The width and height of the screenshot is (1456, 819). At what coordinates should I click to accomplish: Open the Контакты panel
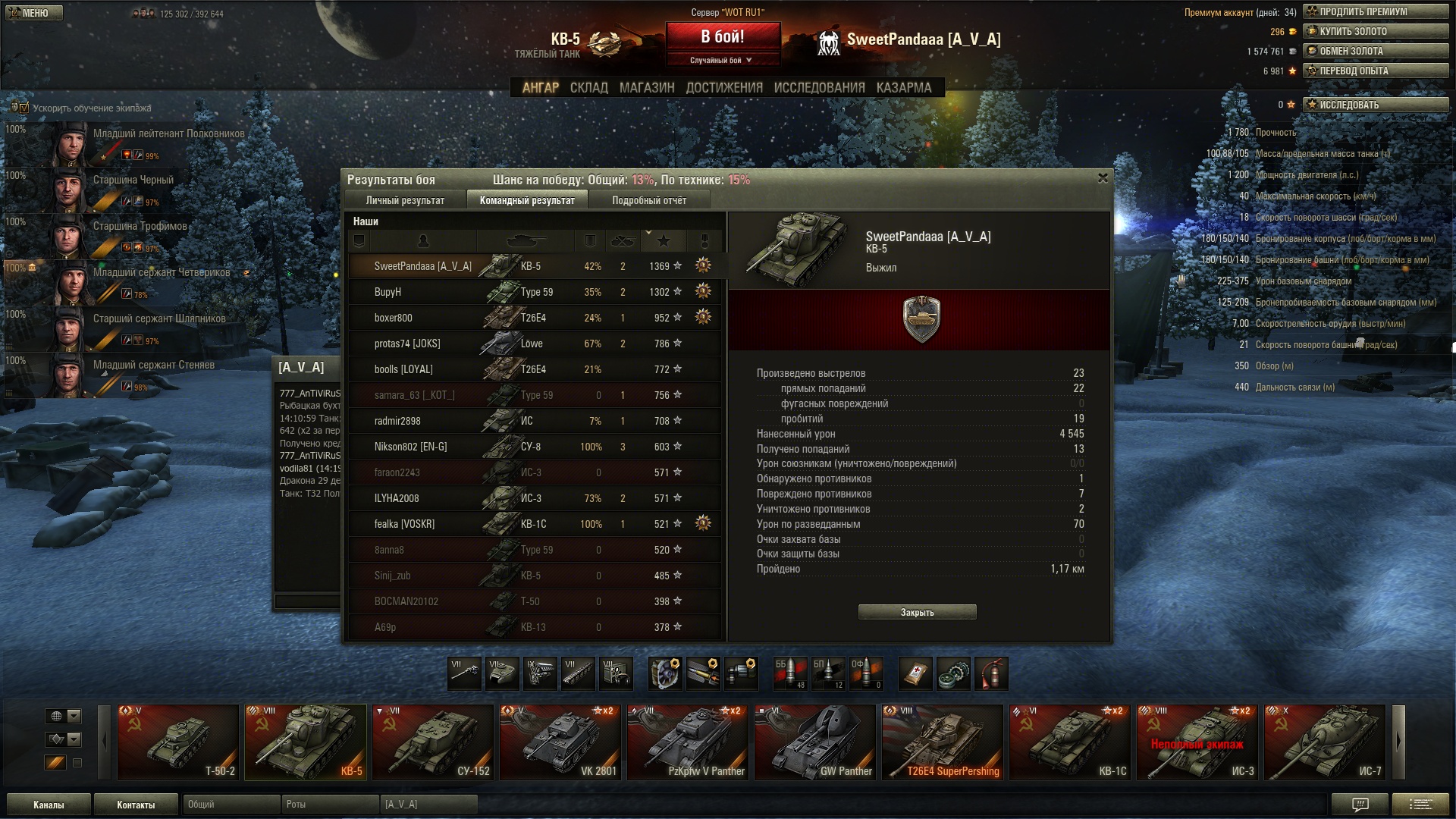(x=136, y=805)
